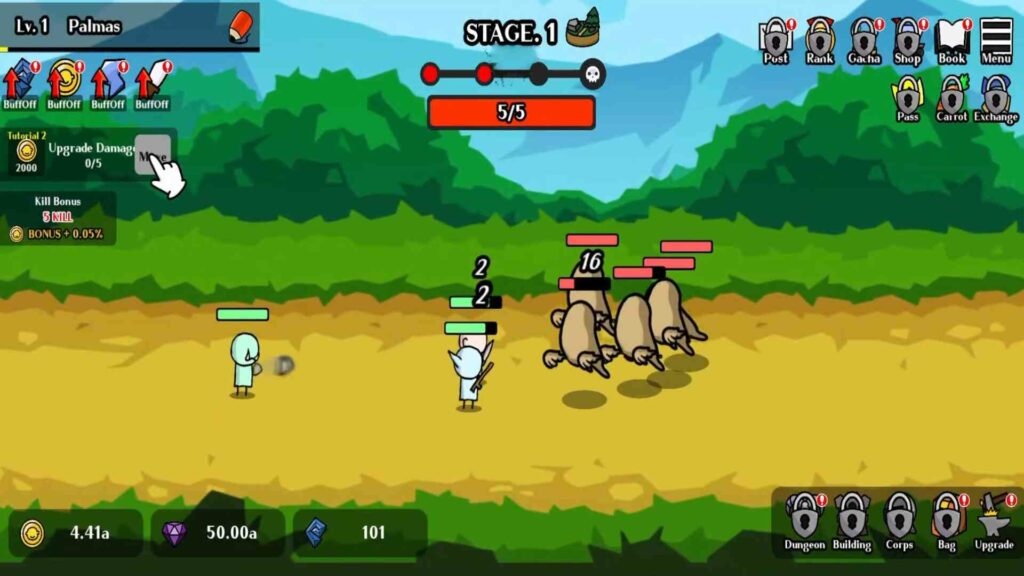The height and width of the screenshot is (576, 1024).
Task: Open the locked Exchange icon
Action: coord(996,100)
